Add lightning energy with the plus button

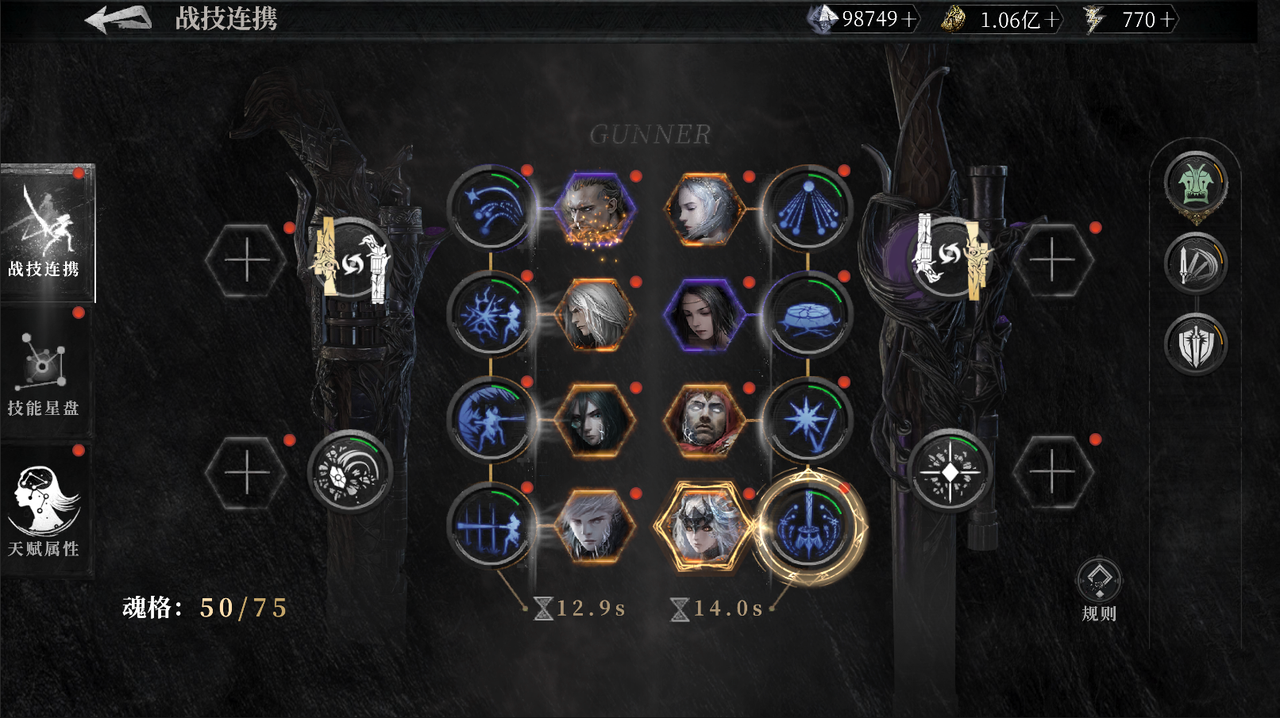[1166, 19]
